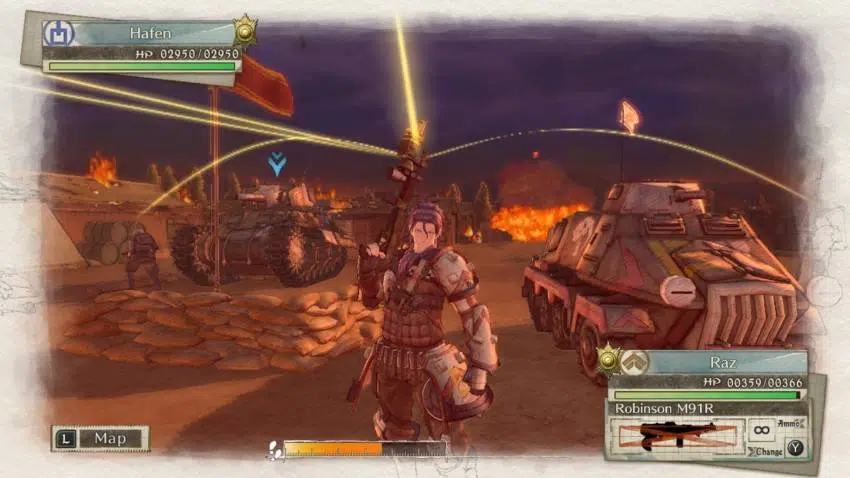Select the Hafen tank info panel
This screenshot has width=850, height=478.
click(141, 46)
